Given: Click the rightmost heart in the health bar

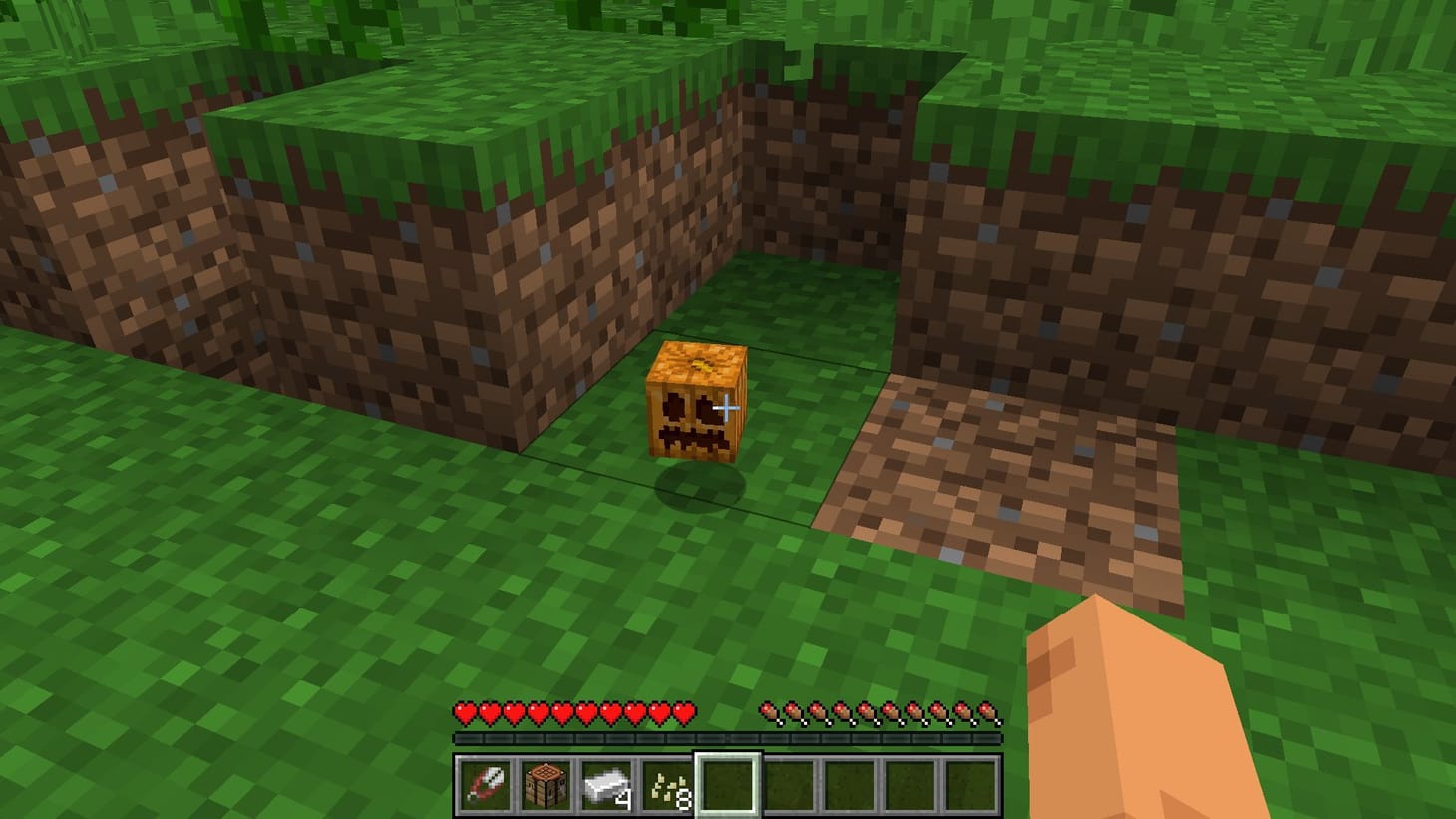Looking at the screenshot, I should pos(684,712).
